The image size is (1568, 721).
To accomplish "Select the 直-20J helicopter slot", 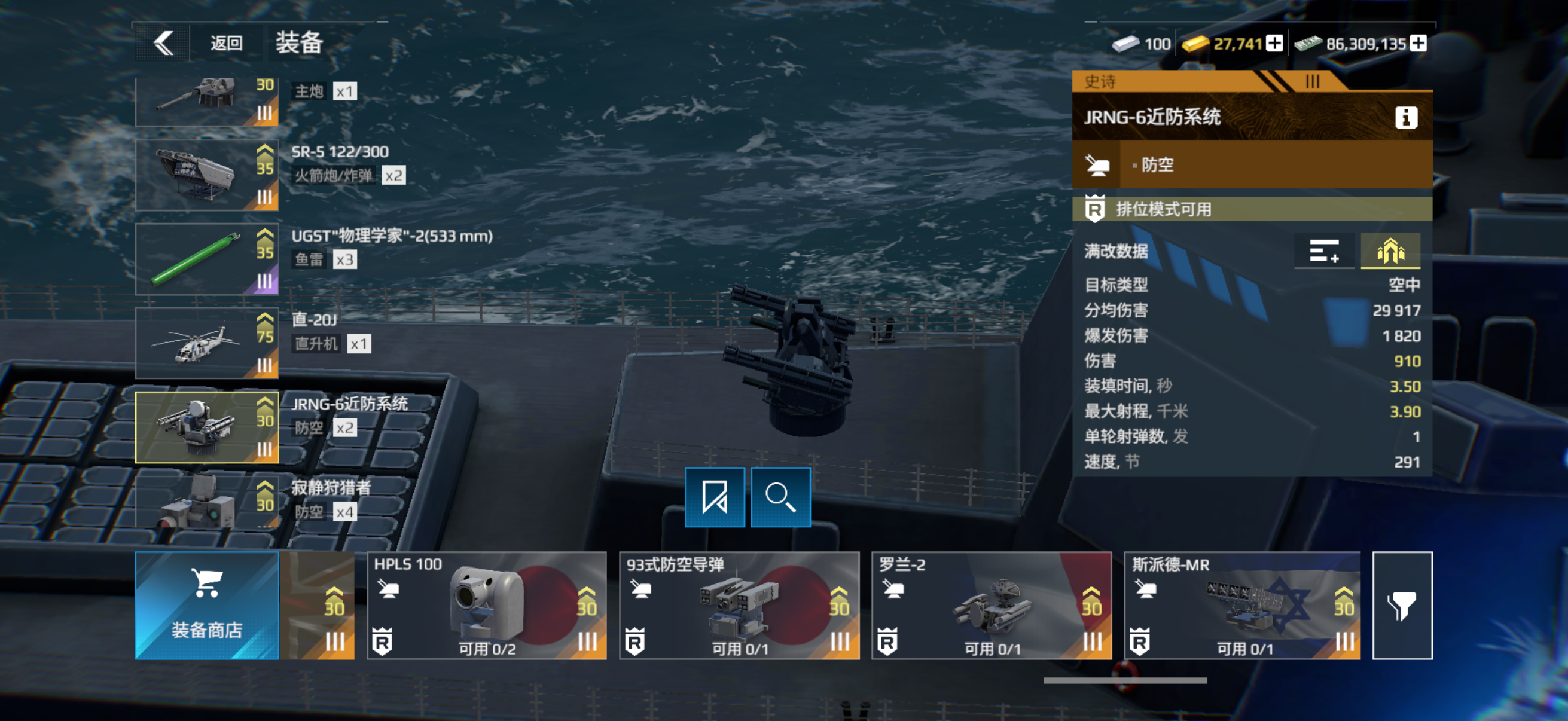I will coord(207,343).
